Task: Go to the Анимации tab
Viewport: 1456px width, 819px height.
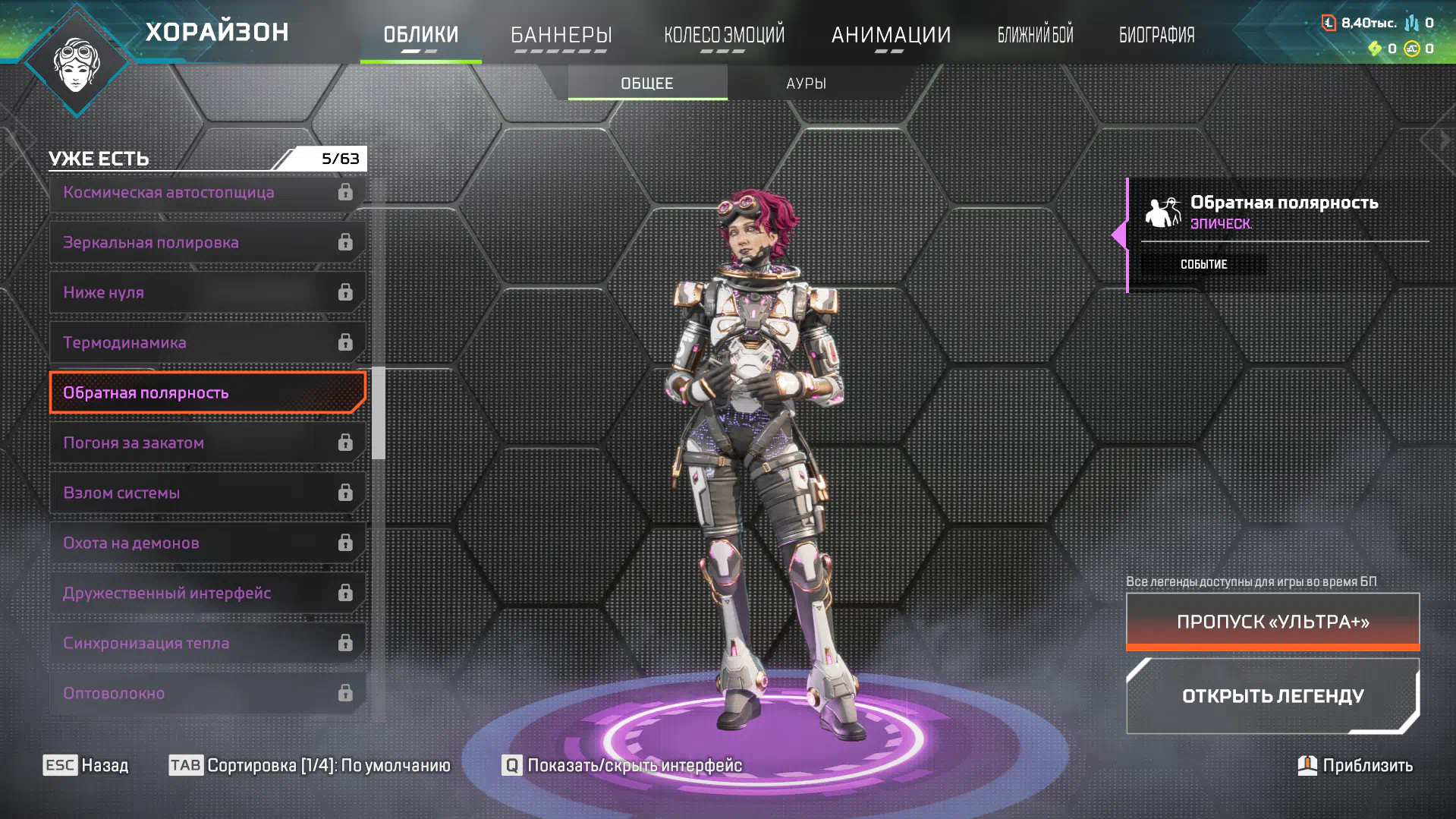Action: [x=891, y=35]
